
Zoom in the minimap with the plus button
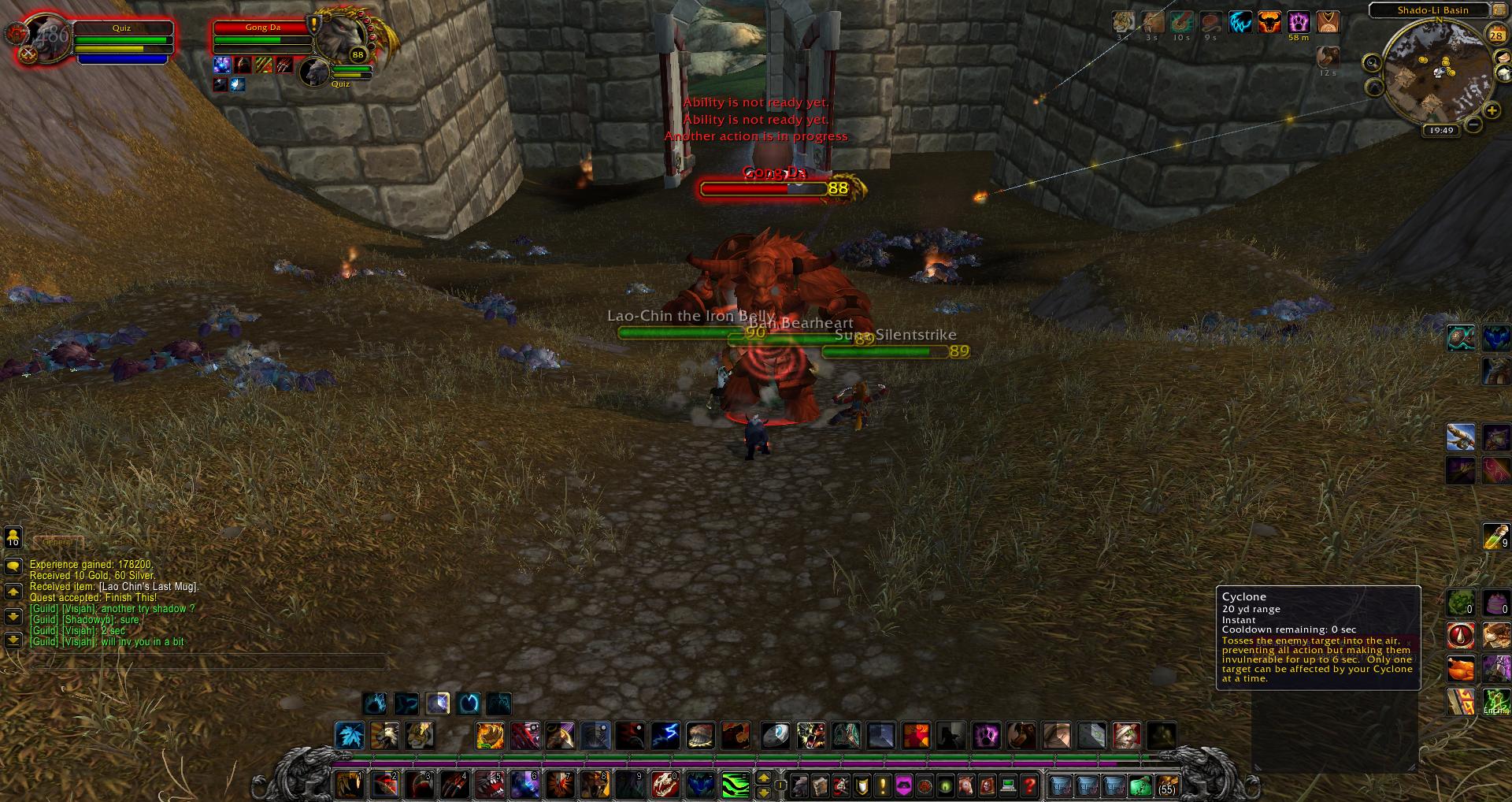coord(1491,111)
